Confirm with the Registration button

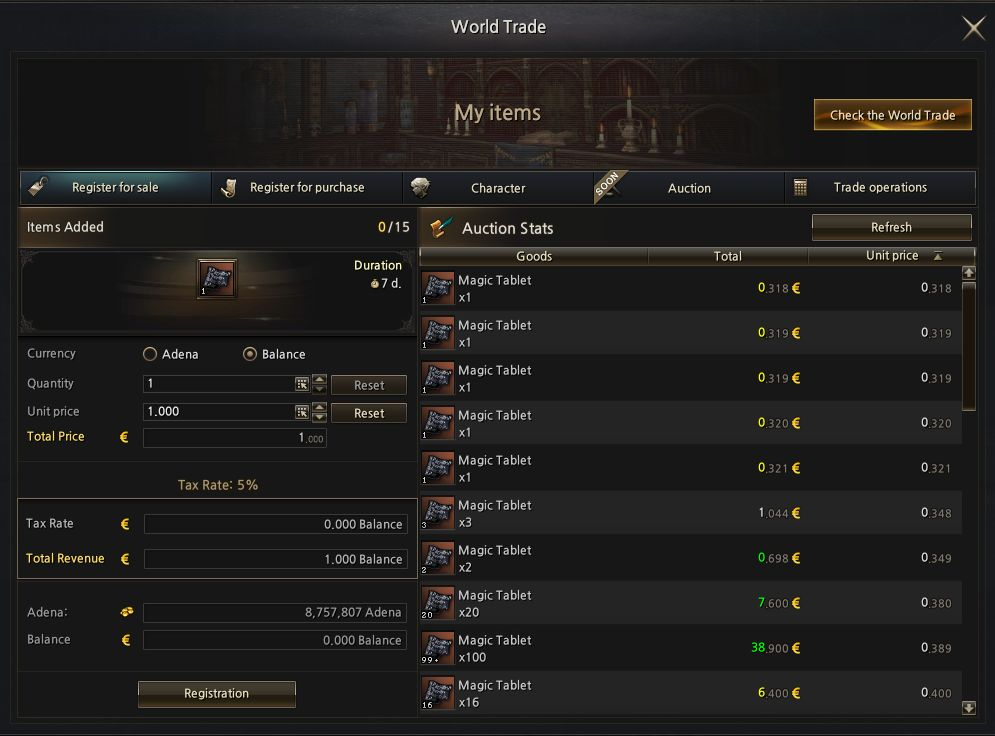tap(216, 693)
